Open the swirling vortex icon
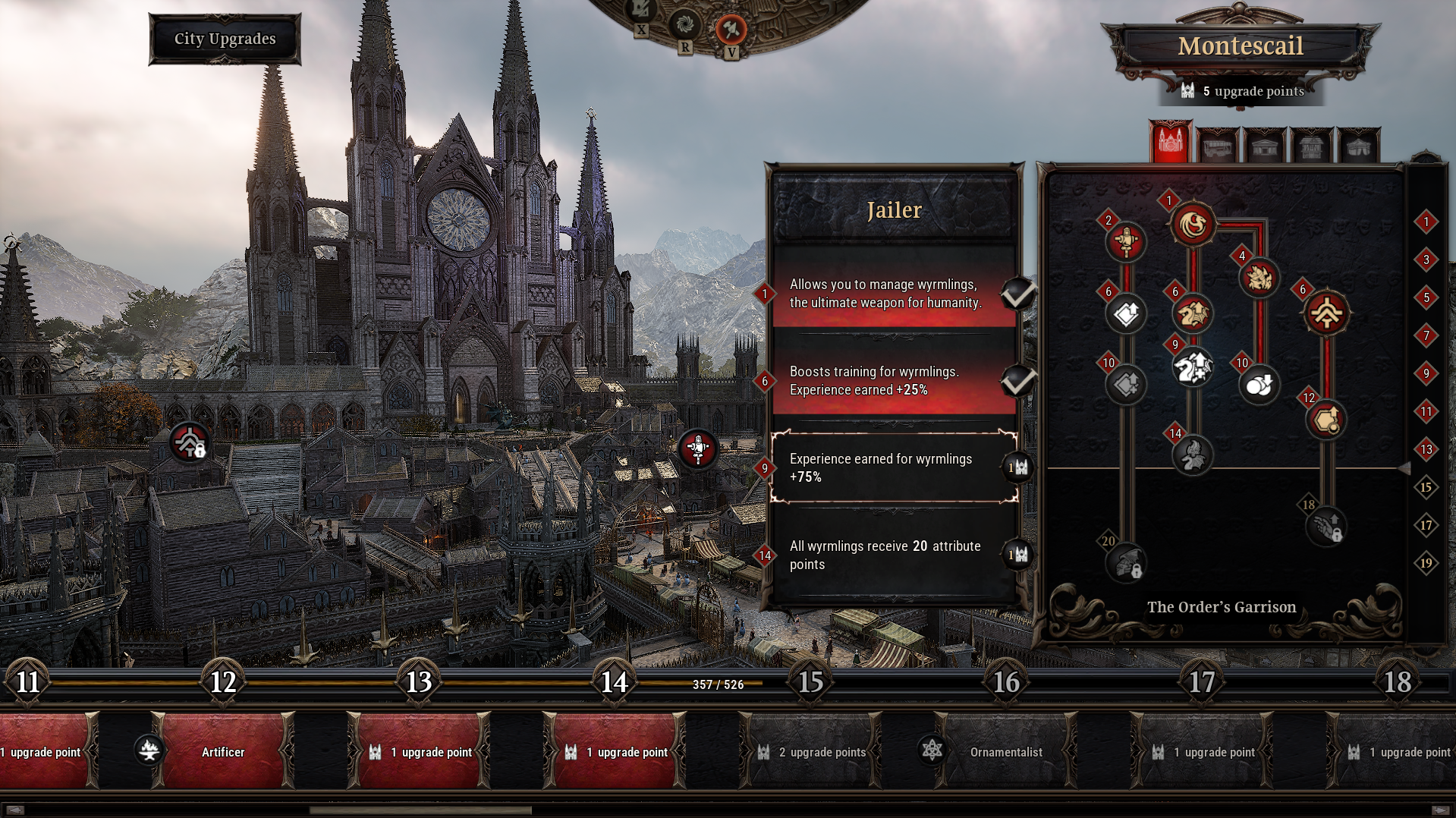Viewport: 1456px width, 818px height. click(684, 24)
